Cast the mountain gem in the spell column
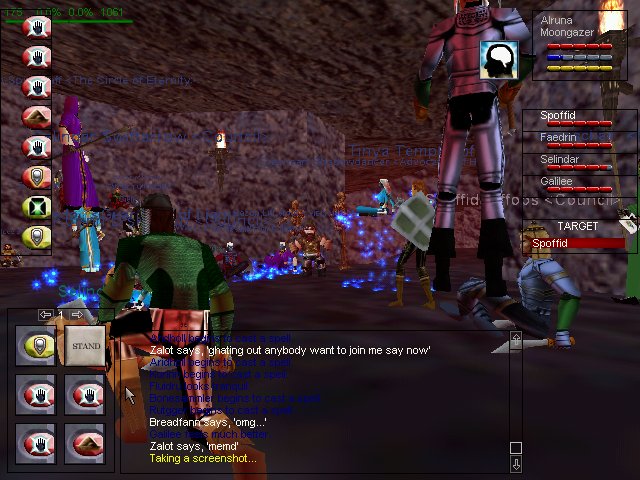The height and width of the screenshot is (480, 640). click(37, 117)
